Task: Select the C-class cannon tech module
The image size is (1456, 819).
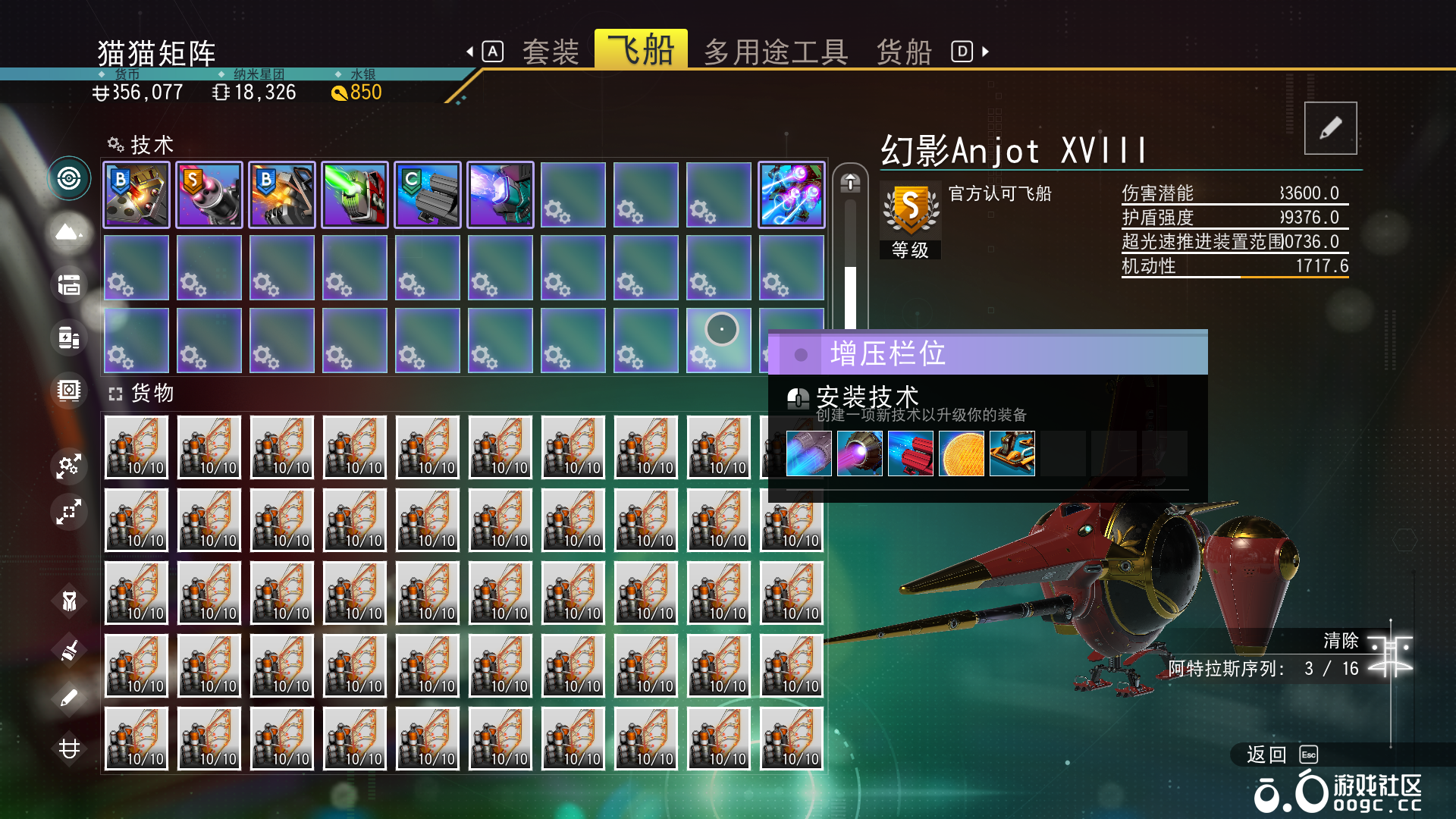Action: tap(427, 194)
